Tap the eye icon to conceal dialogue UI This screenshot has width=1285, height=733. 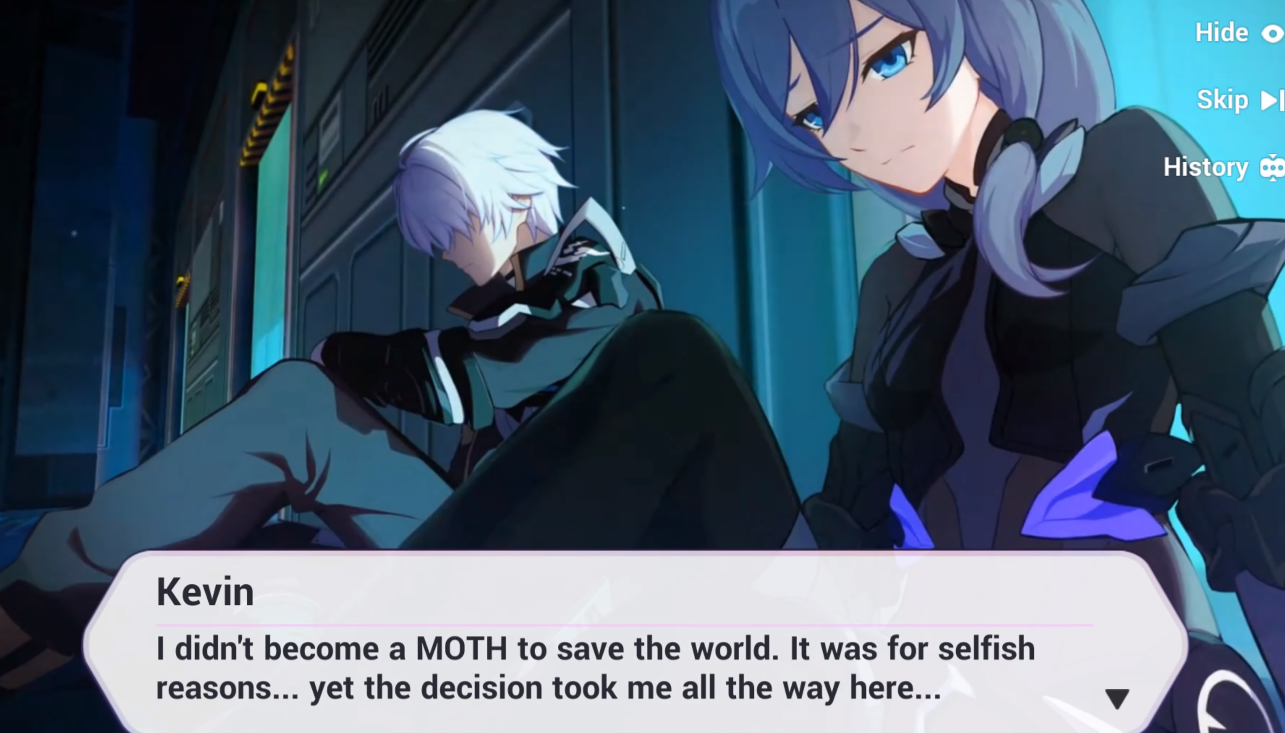pos(1272,32)
